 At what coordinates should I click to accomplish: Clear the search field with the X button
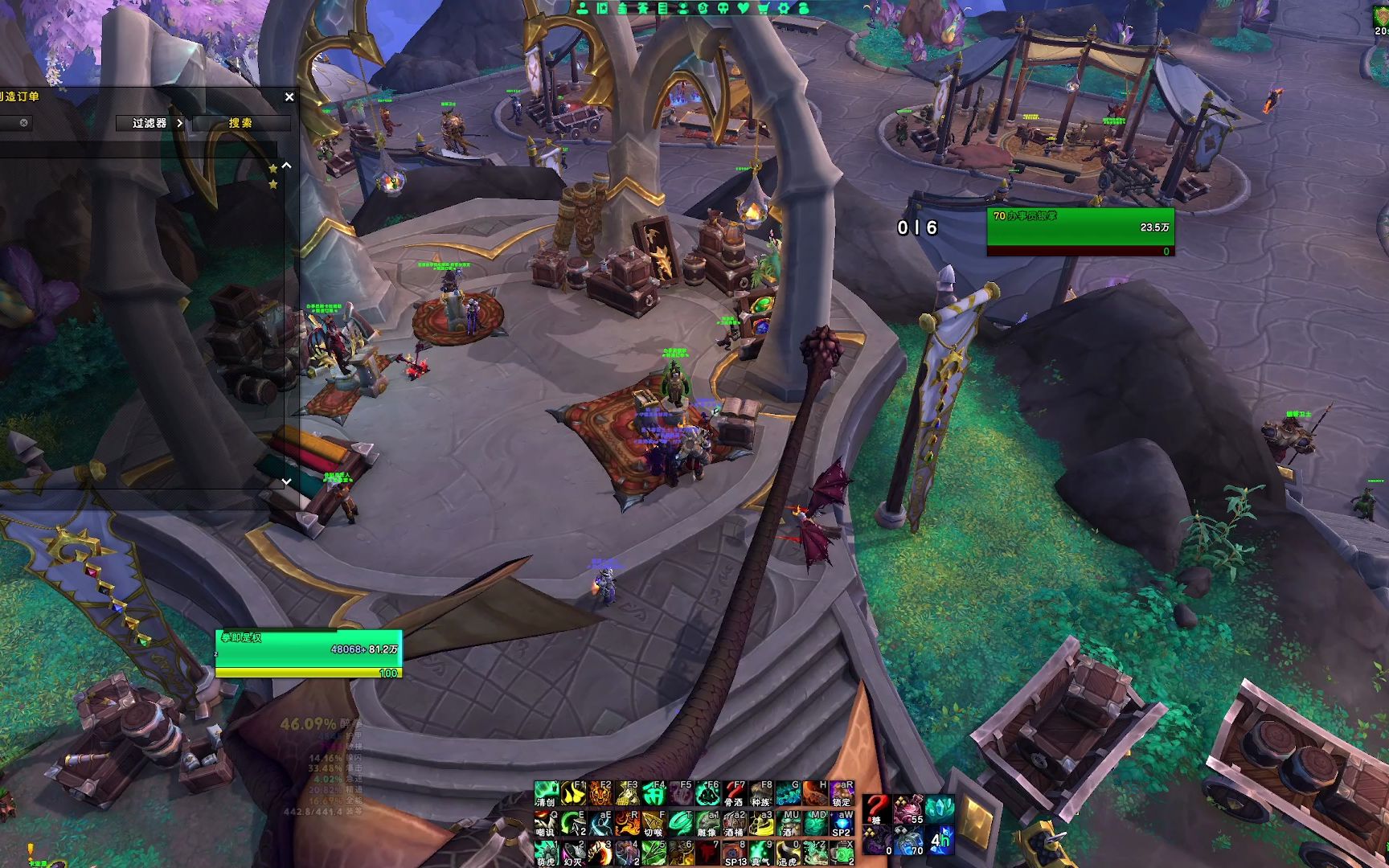[24, 123]
